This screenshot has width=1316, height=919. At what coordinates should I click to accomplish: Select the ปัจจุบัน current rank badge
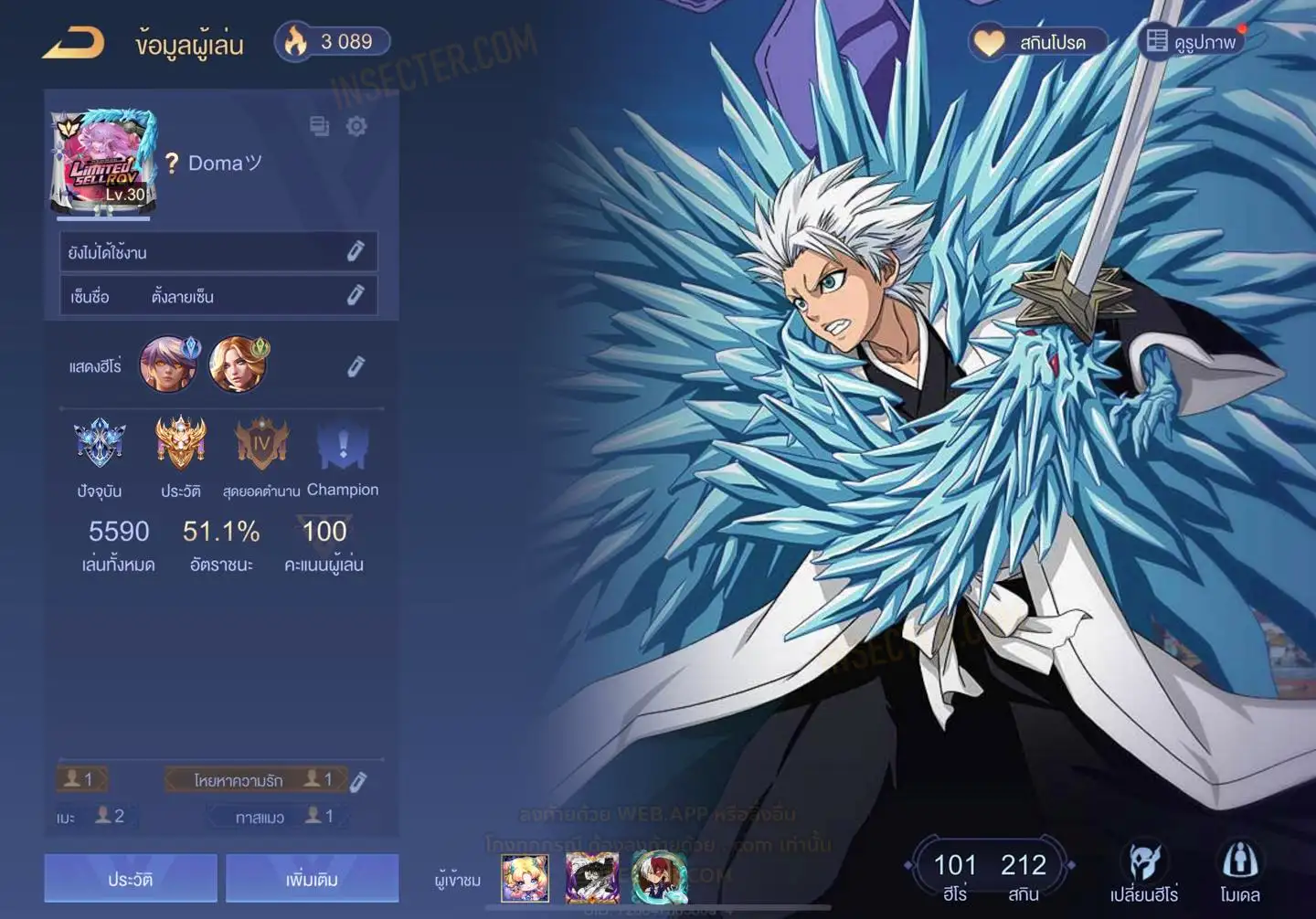coord(100,445)
